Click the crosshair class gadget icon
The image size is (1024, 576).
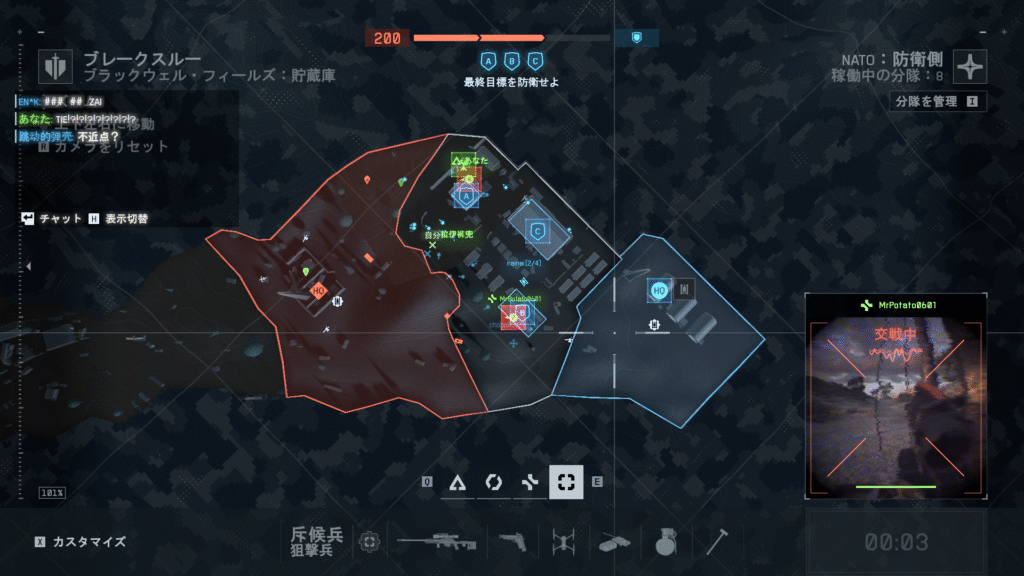pos(370,541)
